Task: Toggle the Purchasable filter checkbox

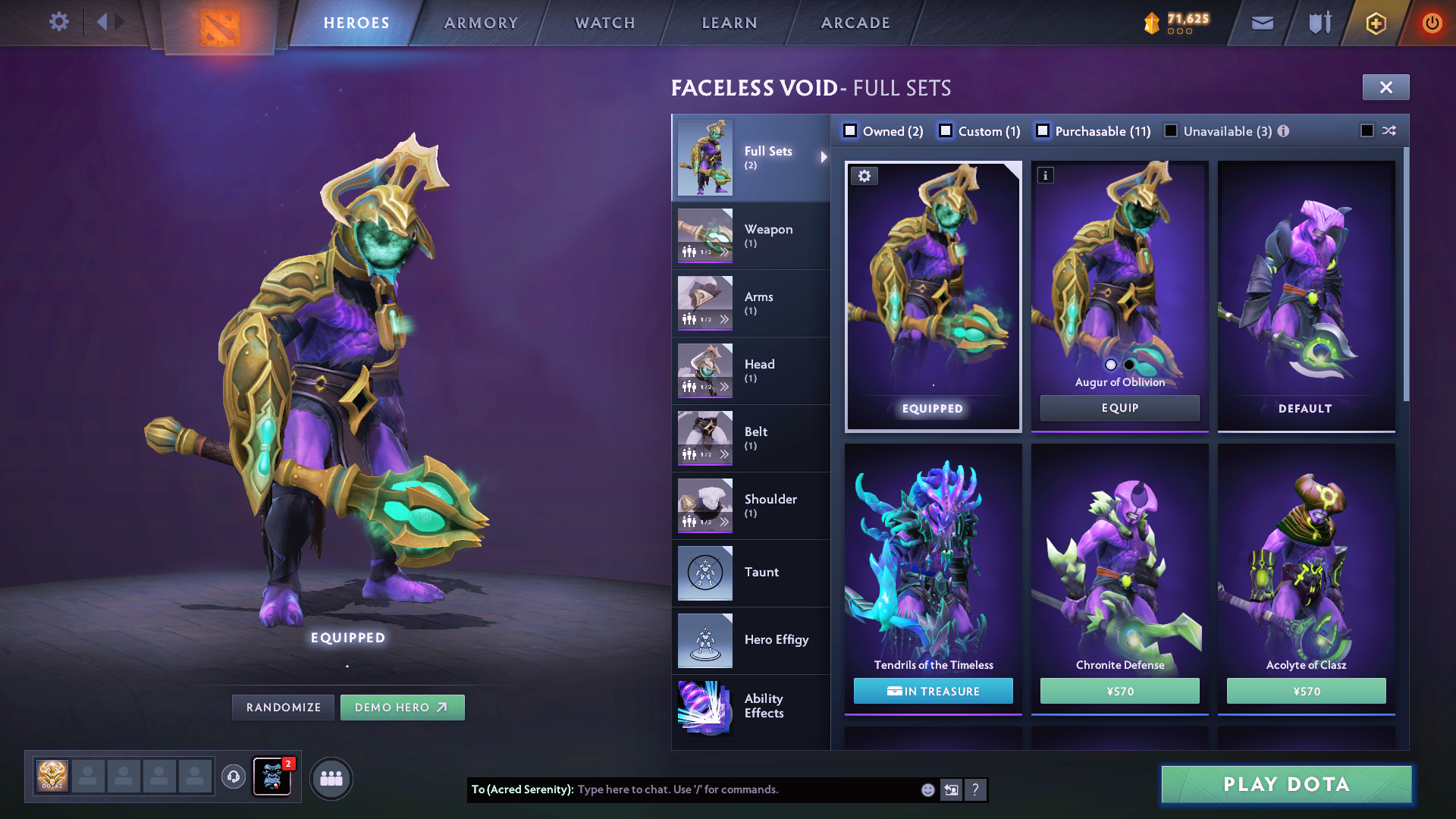Action: coord(1043,131)
